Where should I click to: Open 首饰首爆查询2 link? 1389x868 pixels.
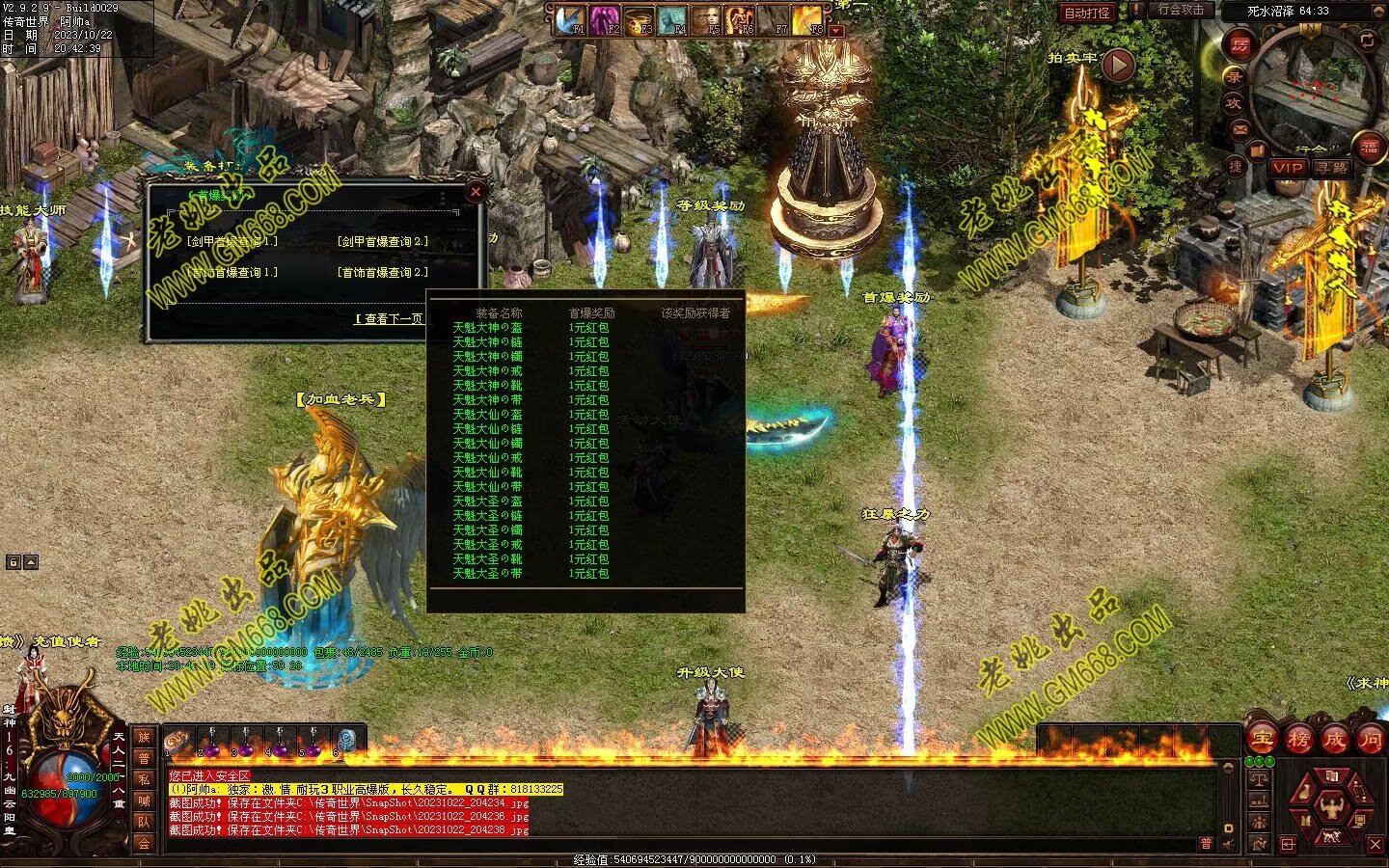point(383,273)
